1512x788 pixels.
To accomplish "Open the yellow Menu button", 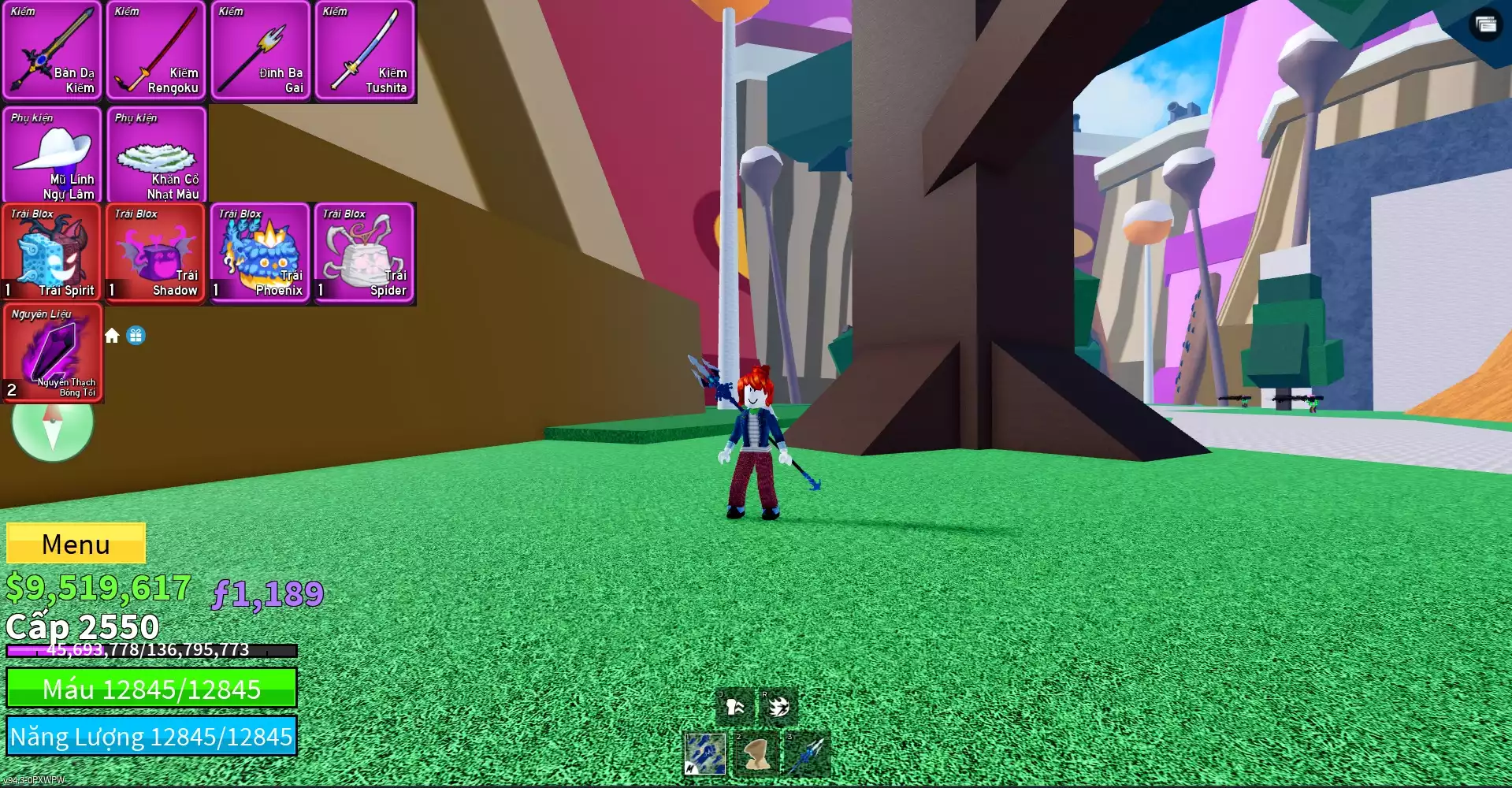I will pyautogui.click(x=76, y=544).
